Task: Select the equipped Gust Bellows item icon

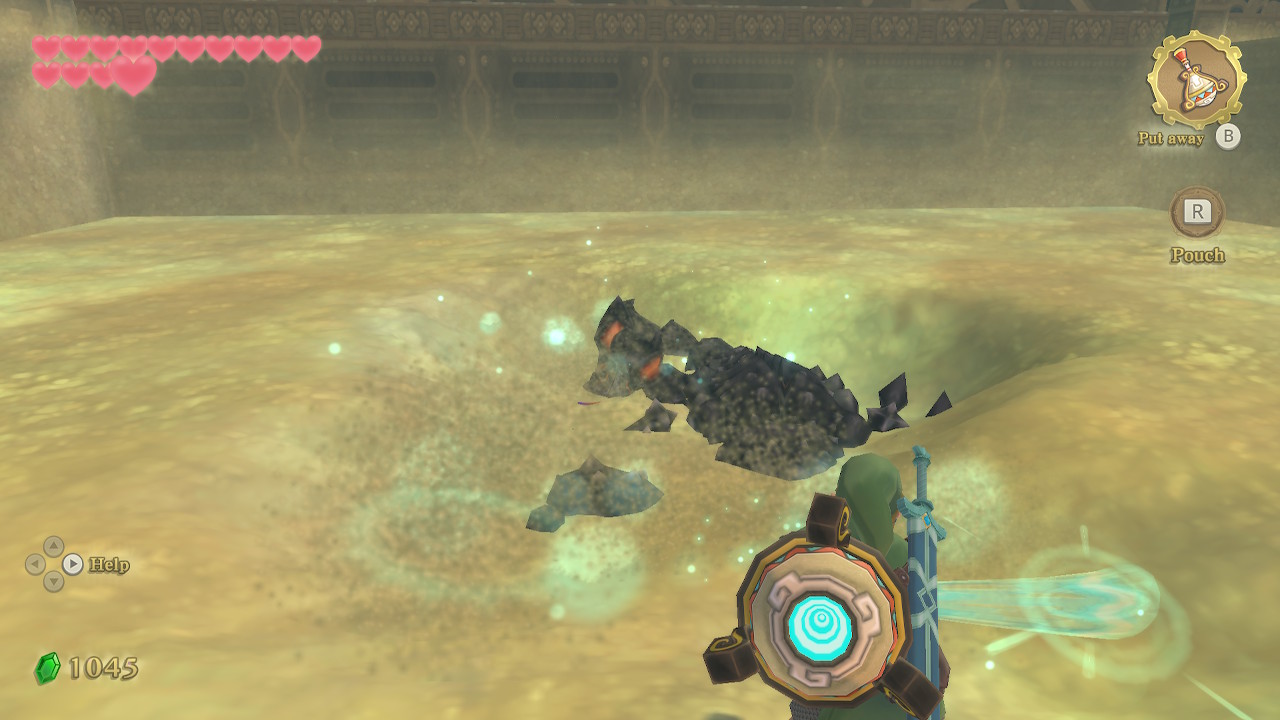Action: 1196,81
